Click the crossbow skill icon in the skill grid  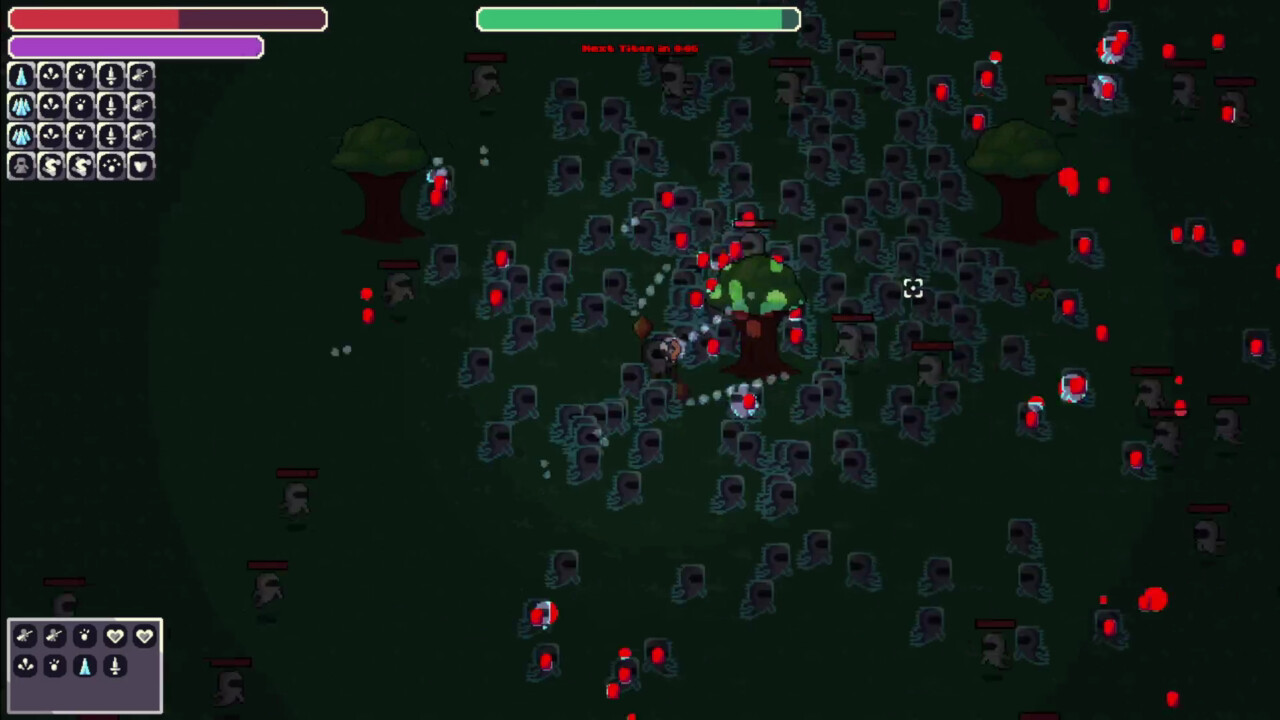point(139,75)
